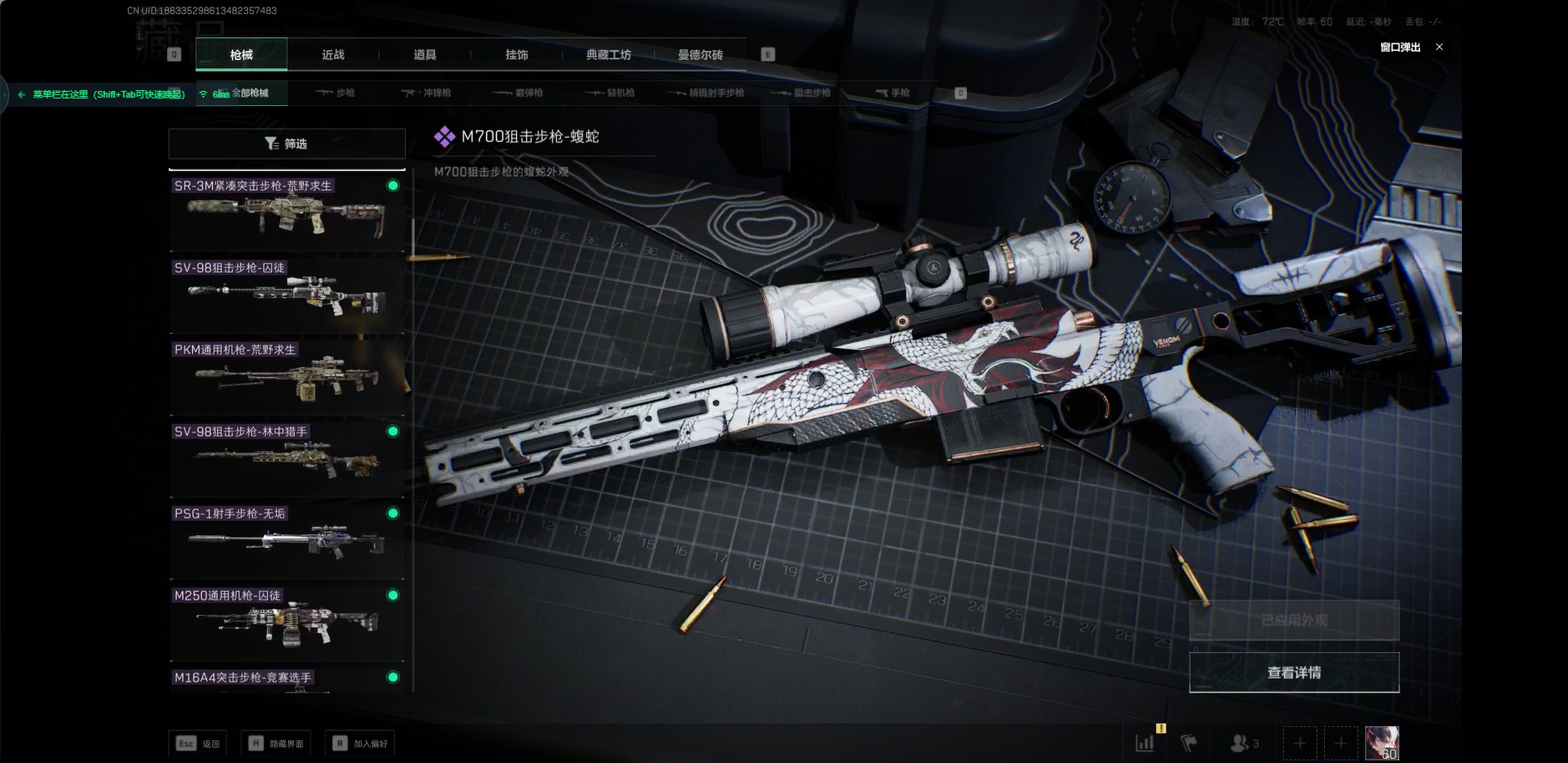Open the 道具 items tab
The image size is (1568, 763).
(x=425, y=55)
